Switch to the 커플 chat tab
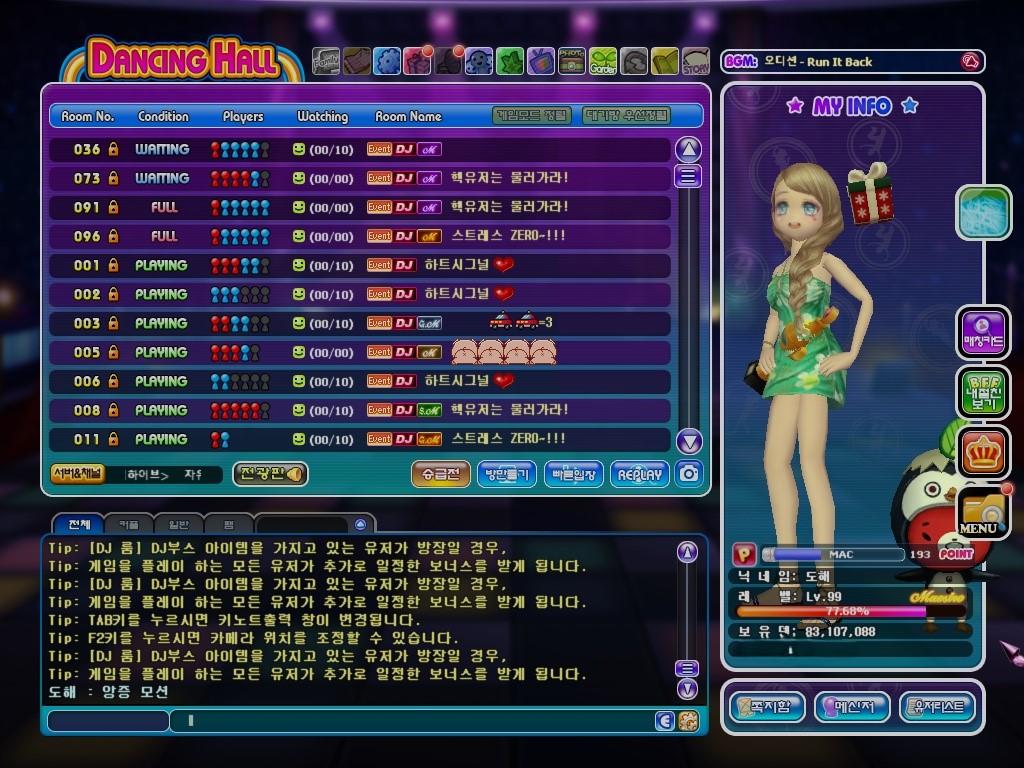 pos(129,523)
